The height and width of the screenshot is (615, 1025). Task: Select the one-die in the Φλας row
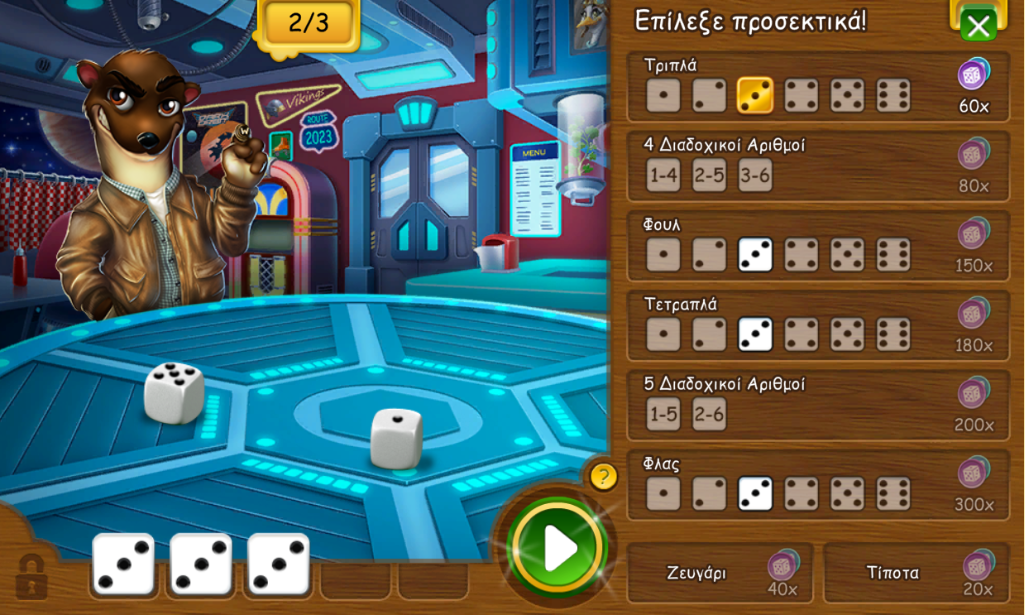[x=663, y=494]
